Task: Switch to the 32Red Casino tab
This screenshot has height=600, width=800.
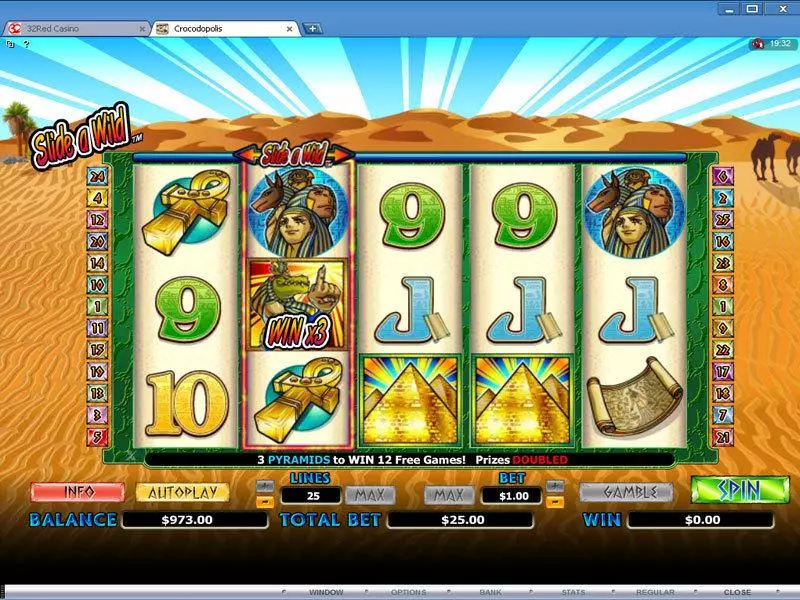Action: click(x=70, y=29)
